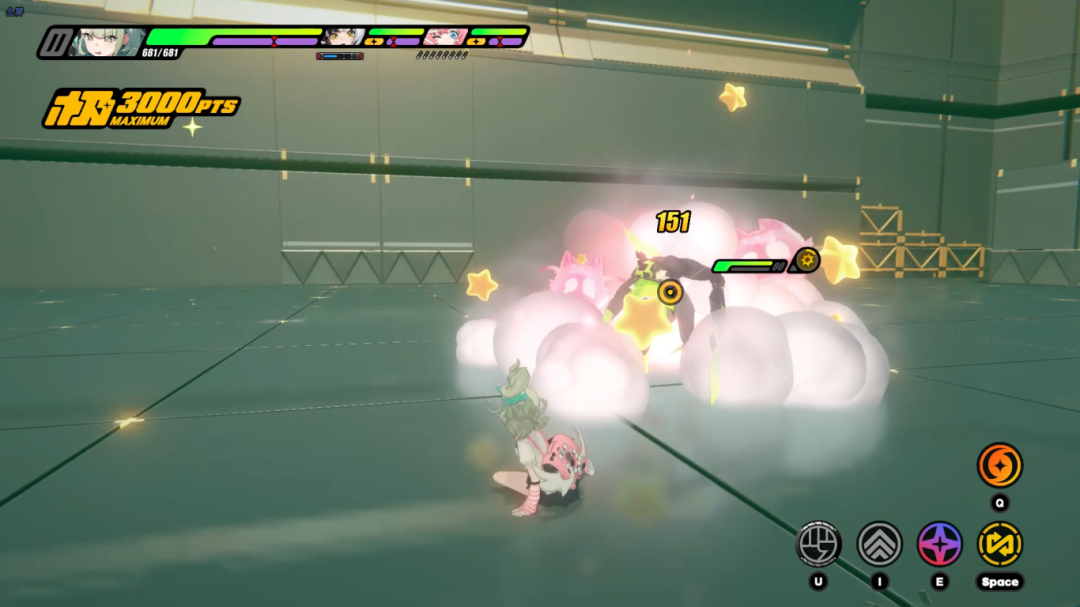1080x607 pixels.
Task: Select the green-haired active character portrait
Action: tap(105, 42)
